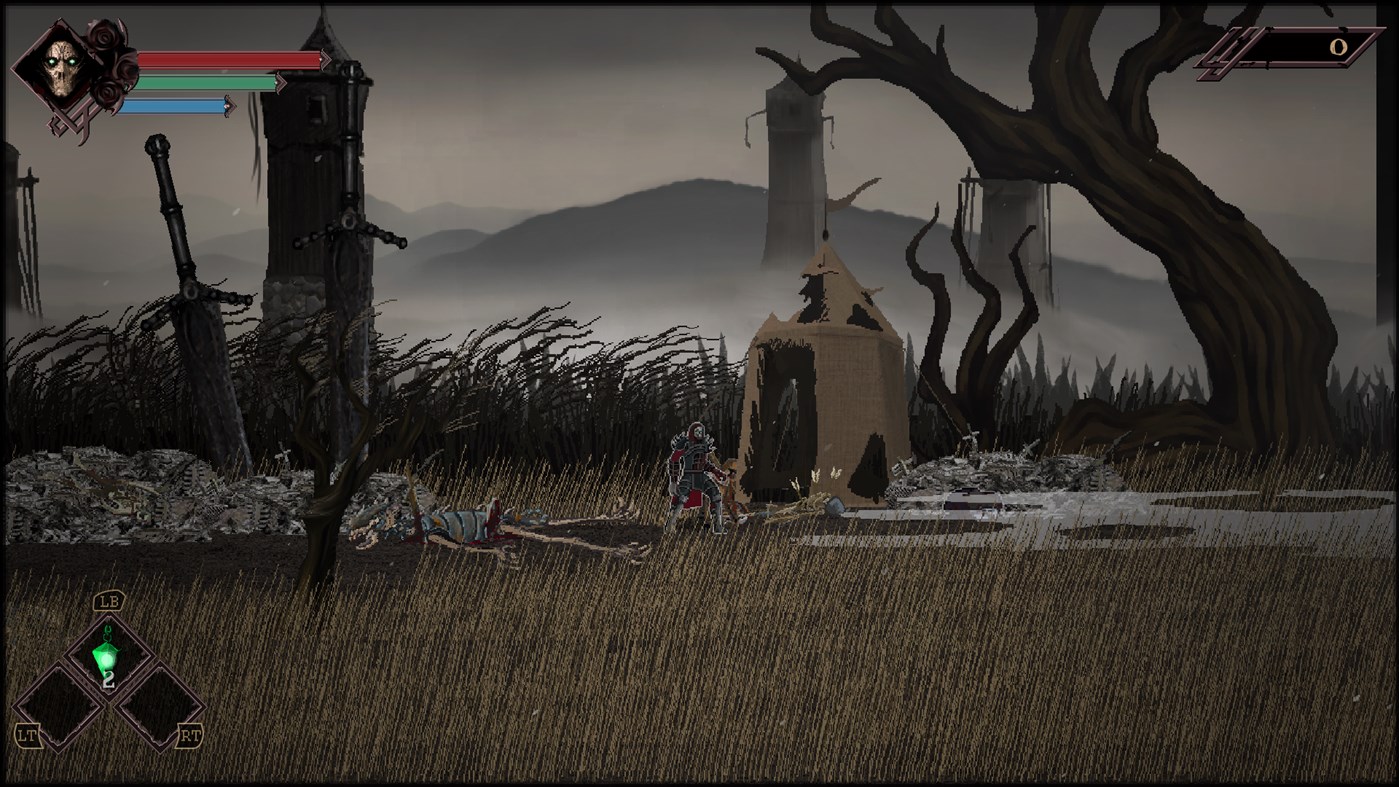
Task: Click the skull portrait in the HUD
Action: (61, 69)
